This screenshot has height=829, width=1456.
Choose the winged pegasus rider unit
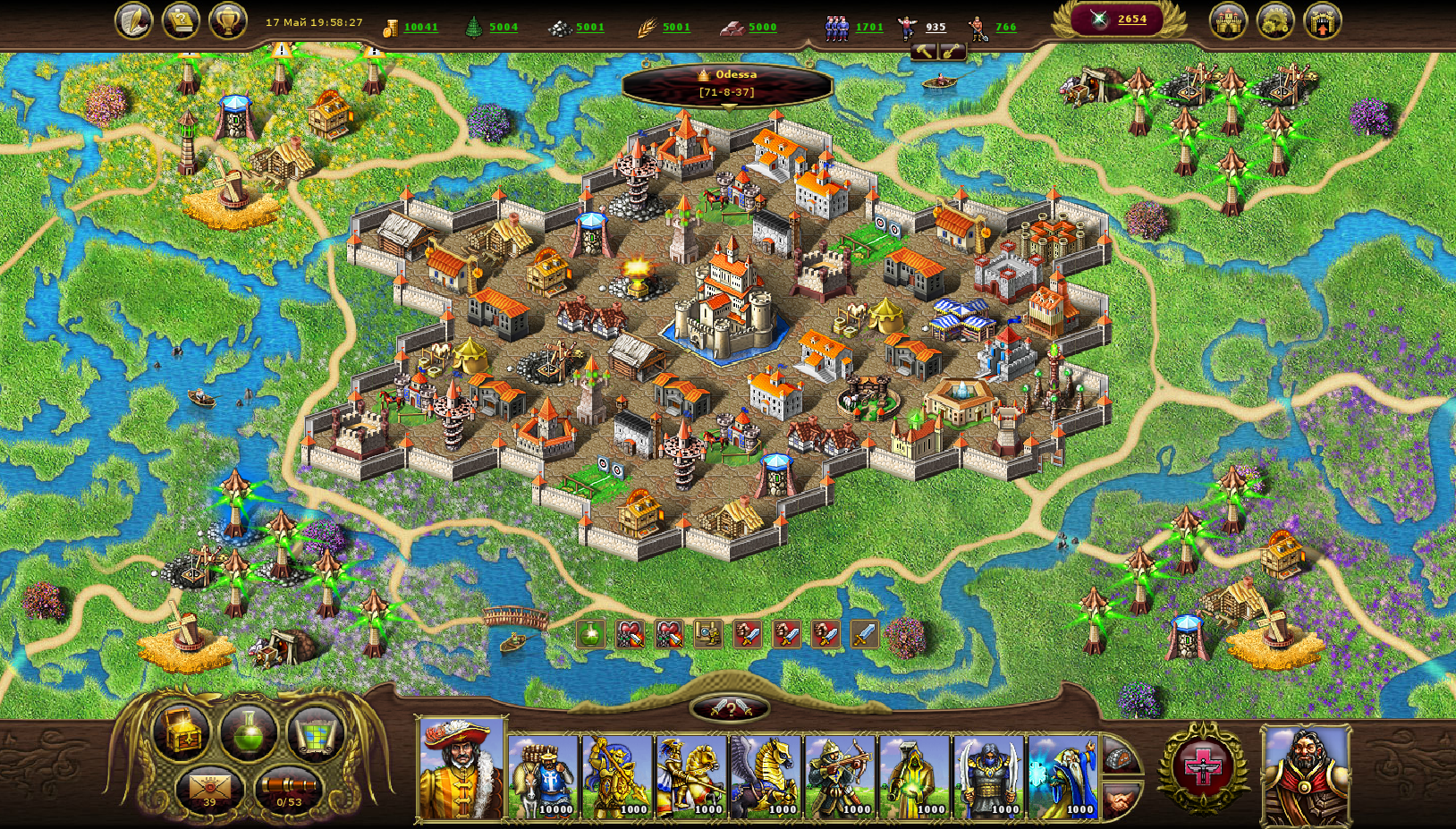point(766,776)
